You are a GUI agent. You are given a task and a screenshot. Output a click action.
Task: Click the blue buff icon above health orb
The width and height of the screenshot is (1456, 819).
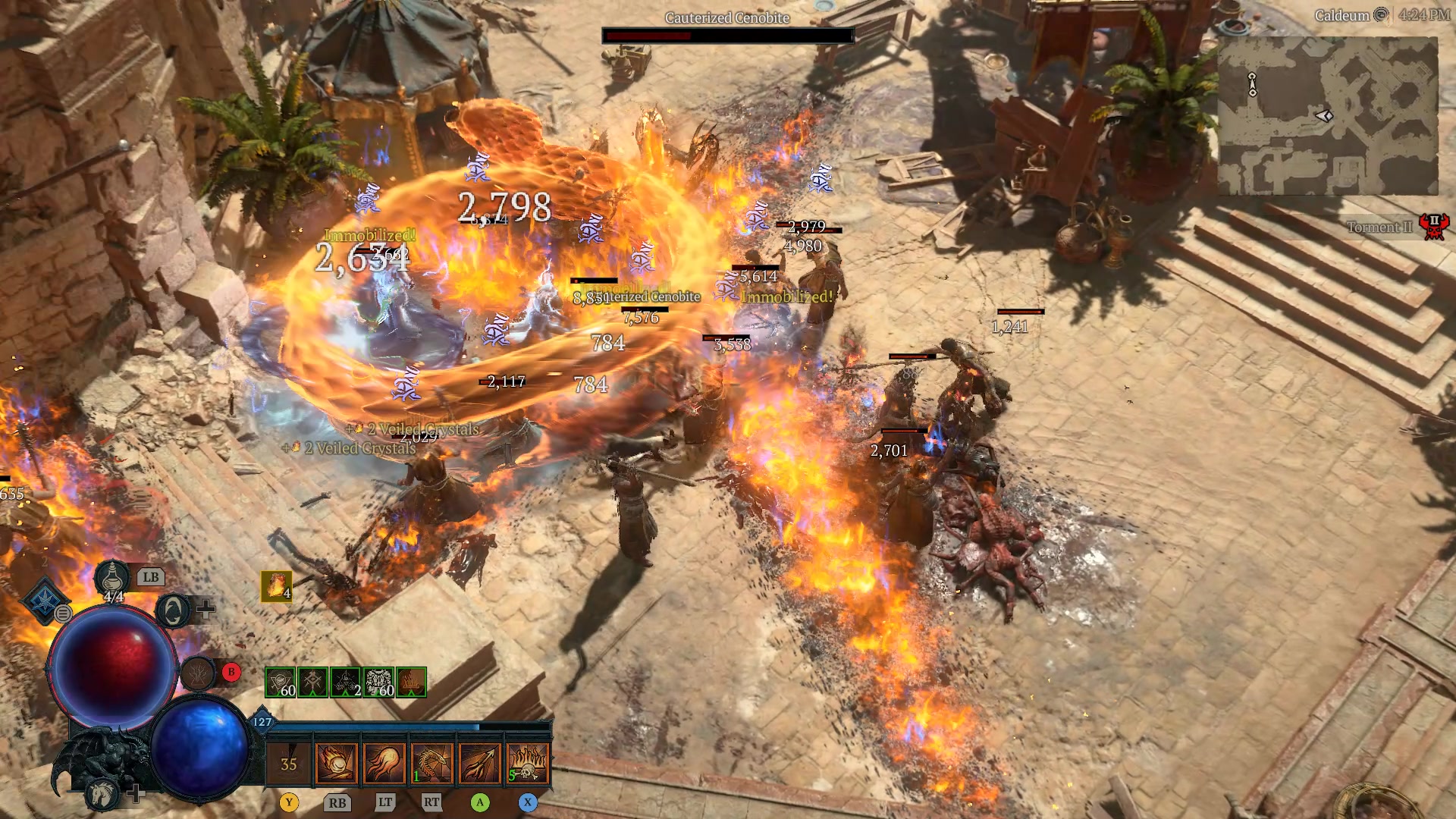click(44, 599)
